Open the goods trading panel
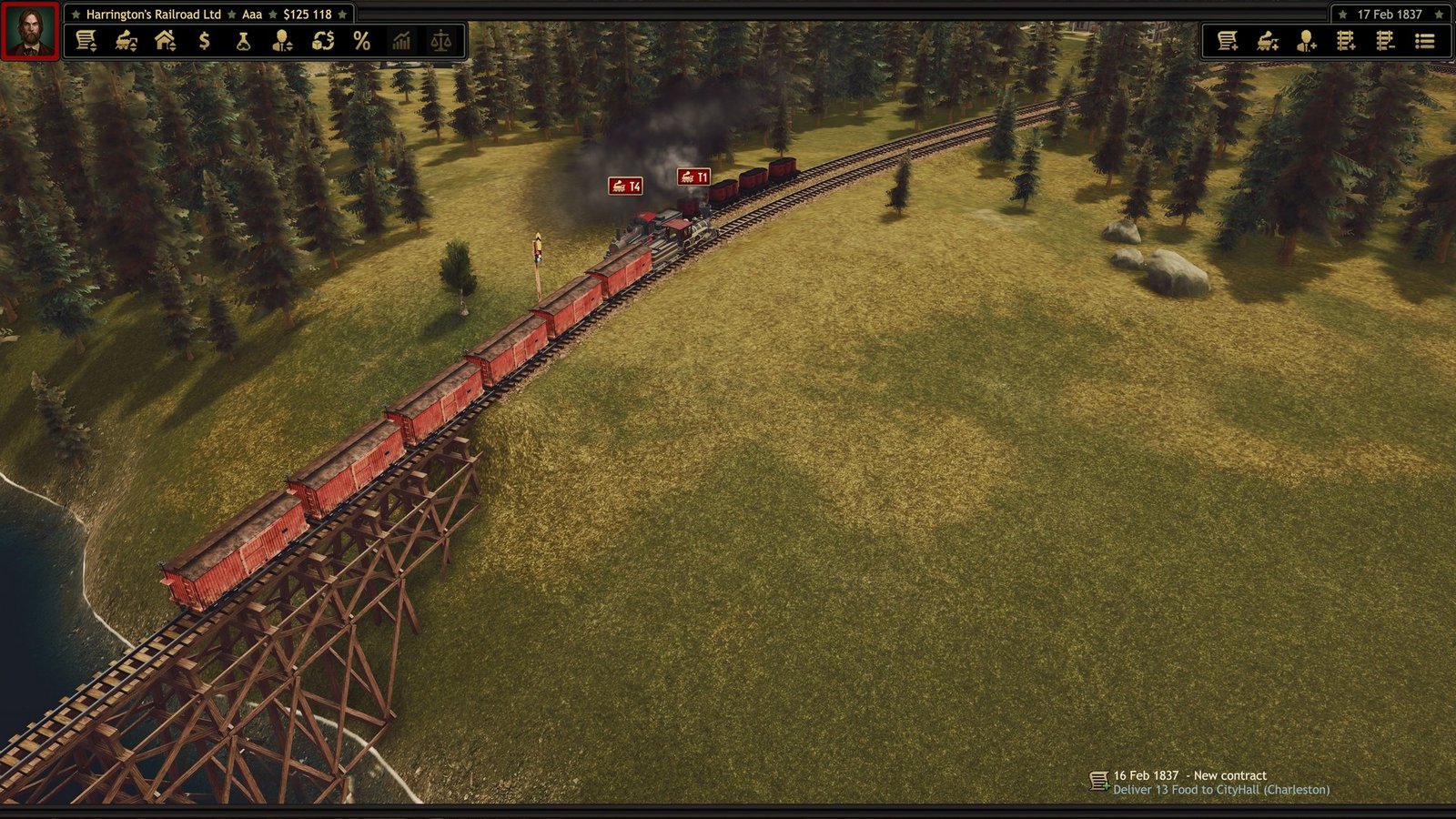This screenshot has width=1456, height=819. [x=321, y=41]
